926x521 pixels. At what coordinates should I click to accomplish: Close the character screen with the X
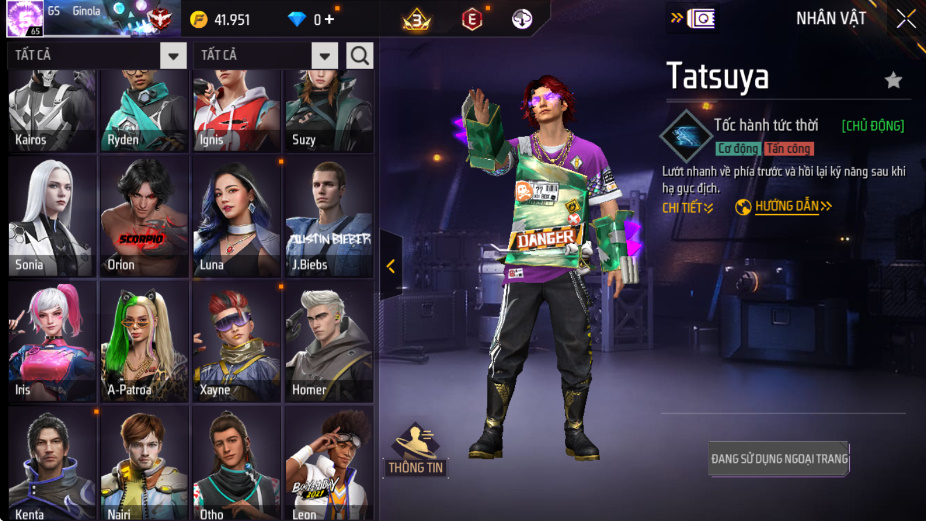coord(905,19)
